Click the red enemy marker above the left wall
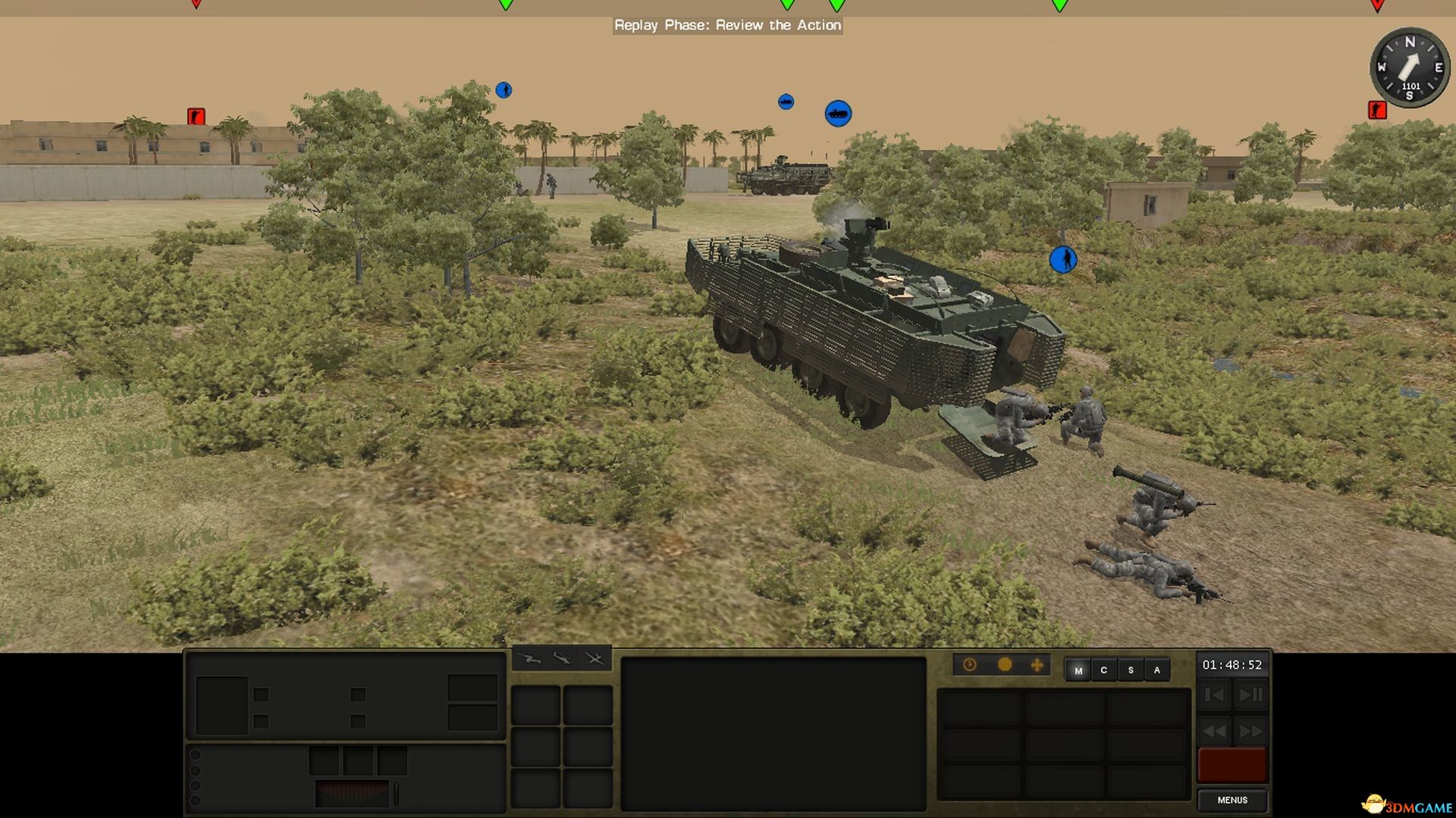 point(196,114)
